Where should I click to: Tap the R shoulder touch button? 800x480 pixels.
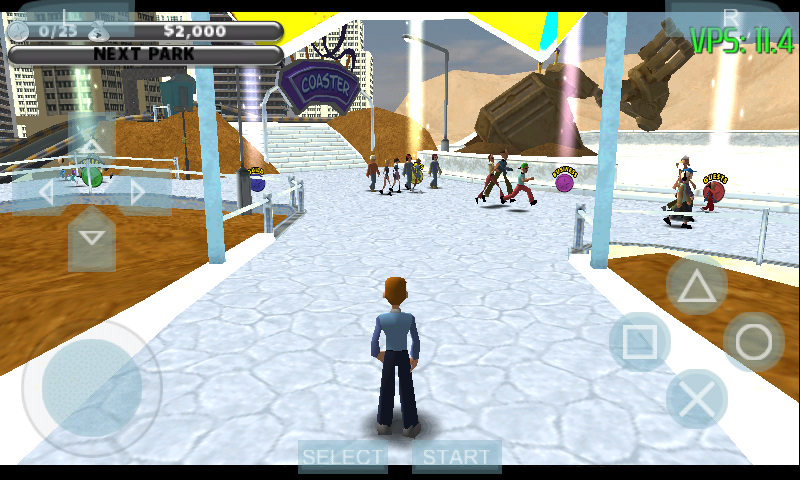coord(731,17)
